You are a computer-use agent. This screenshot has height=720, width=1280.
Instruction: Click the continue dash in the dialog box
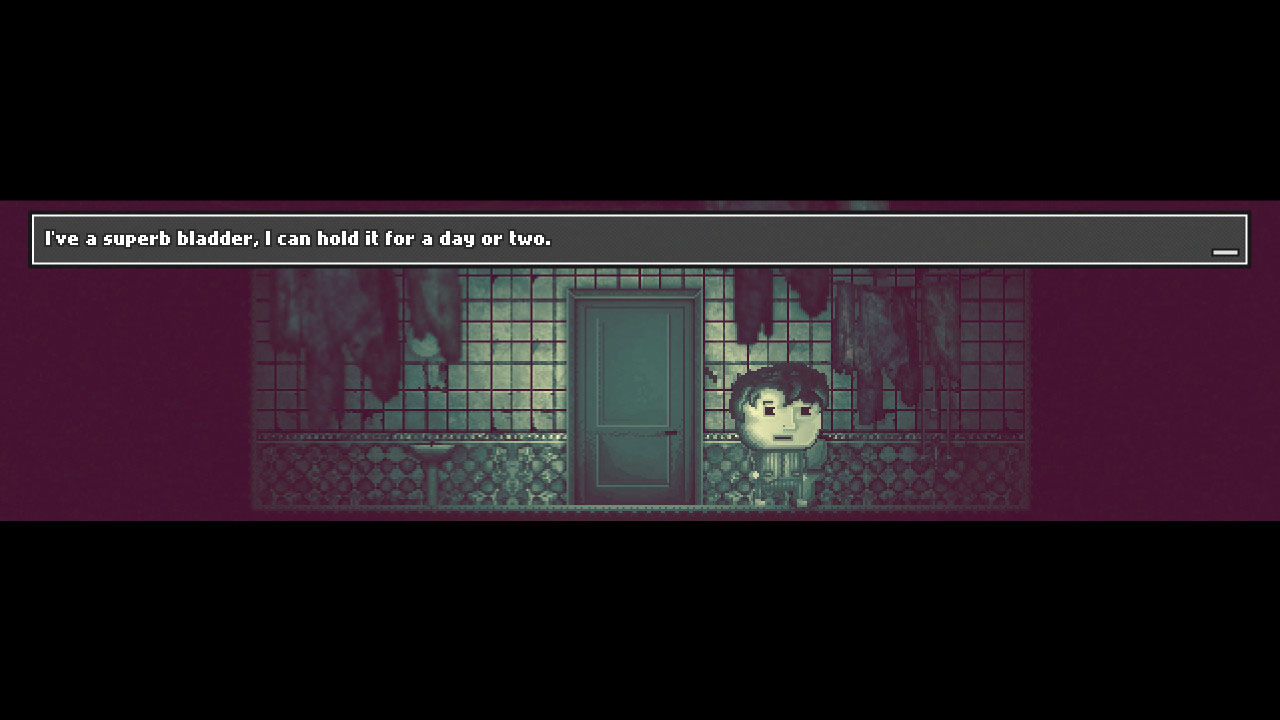click(1225, 253)
